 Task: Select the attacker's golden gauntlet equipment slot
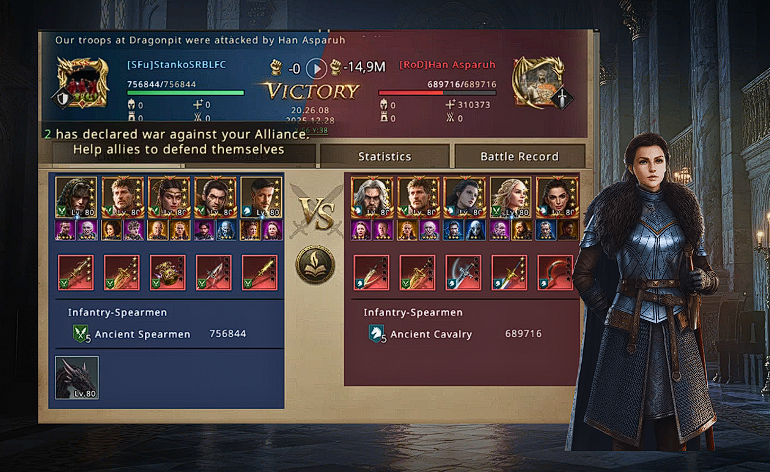point(167,272)
